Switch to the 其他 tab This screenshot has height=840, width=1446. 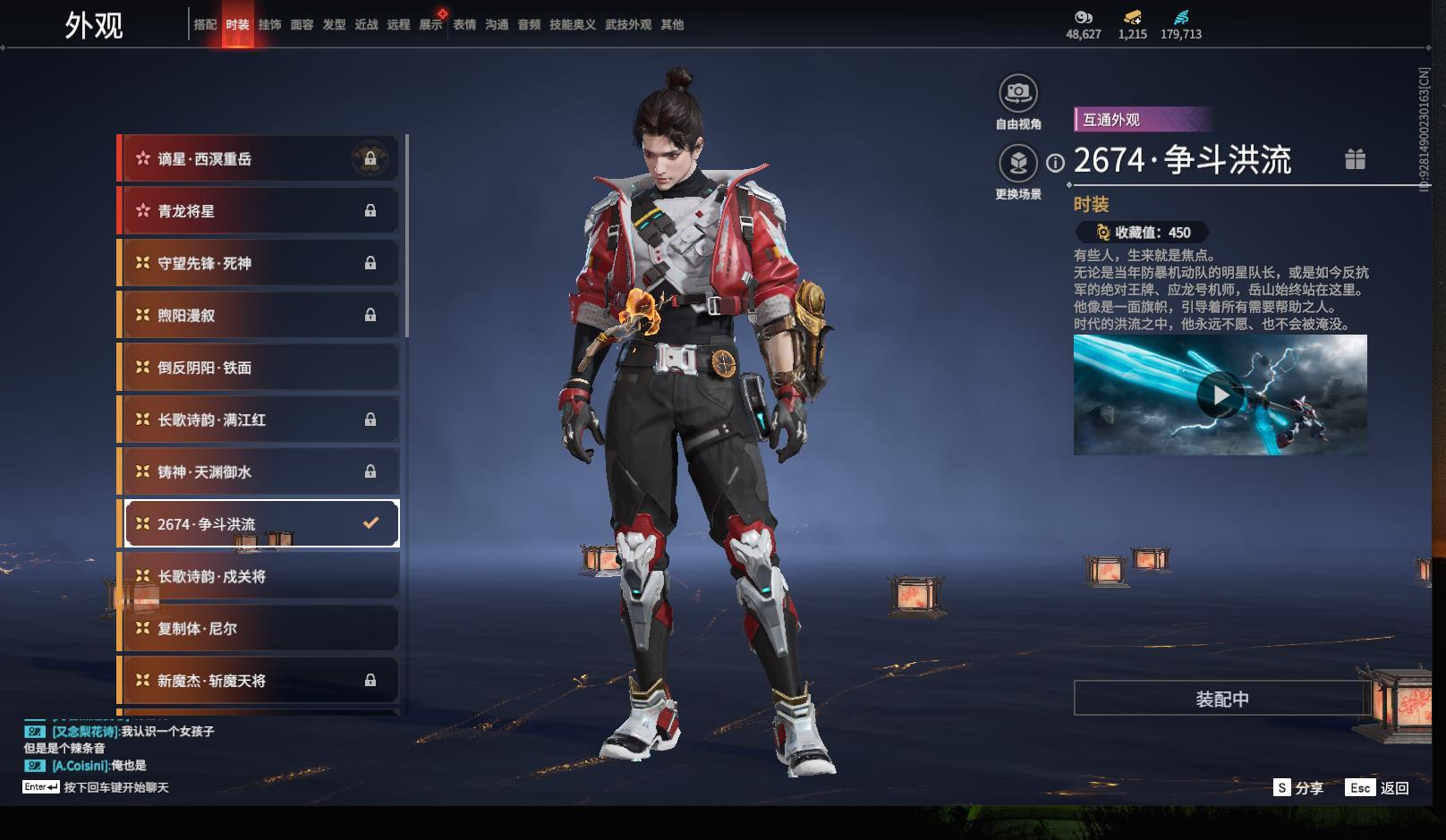[x=672, y=25]
